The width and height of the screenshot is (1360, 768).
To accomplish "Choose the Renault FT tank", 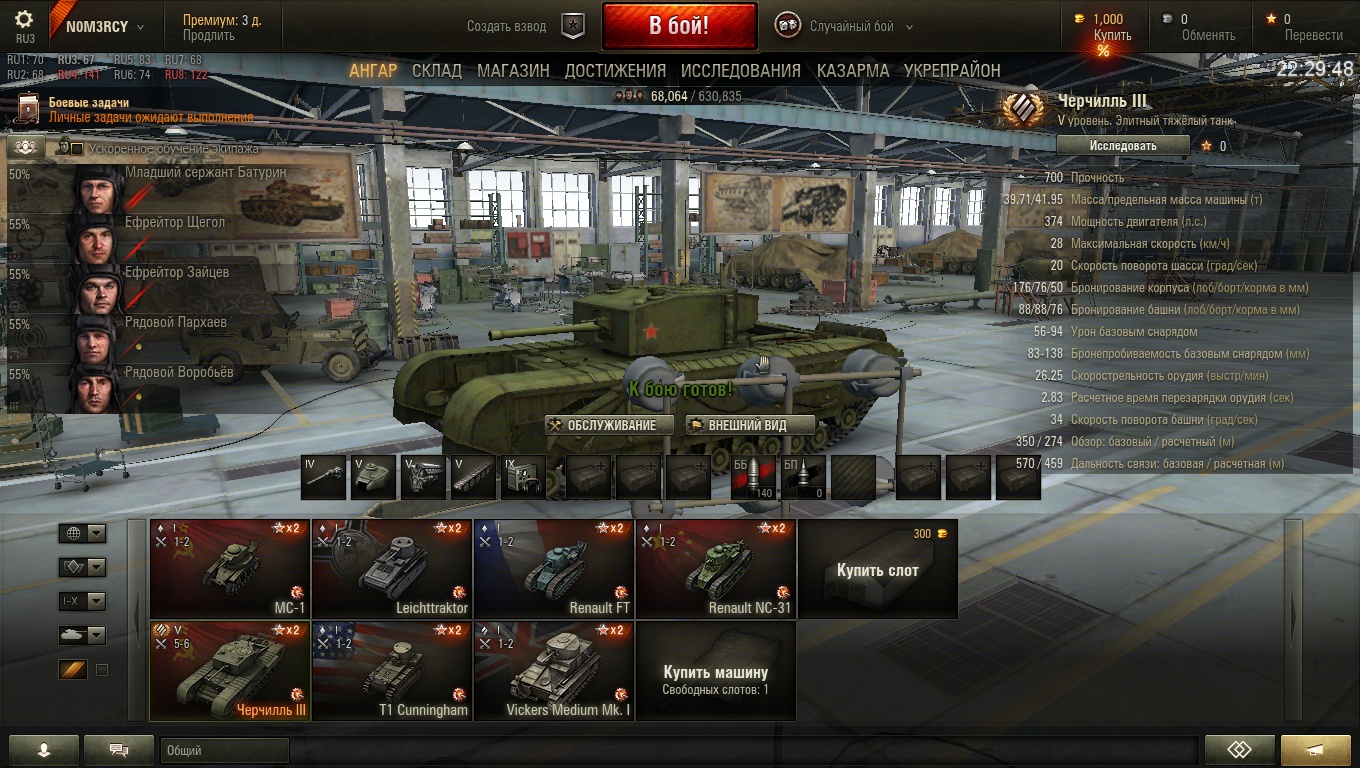I will point(554,568).
